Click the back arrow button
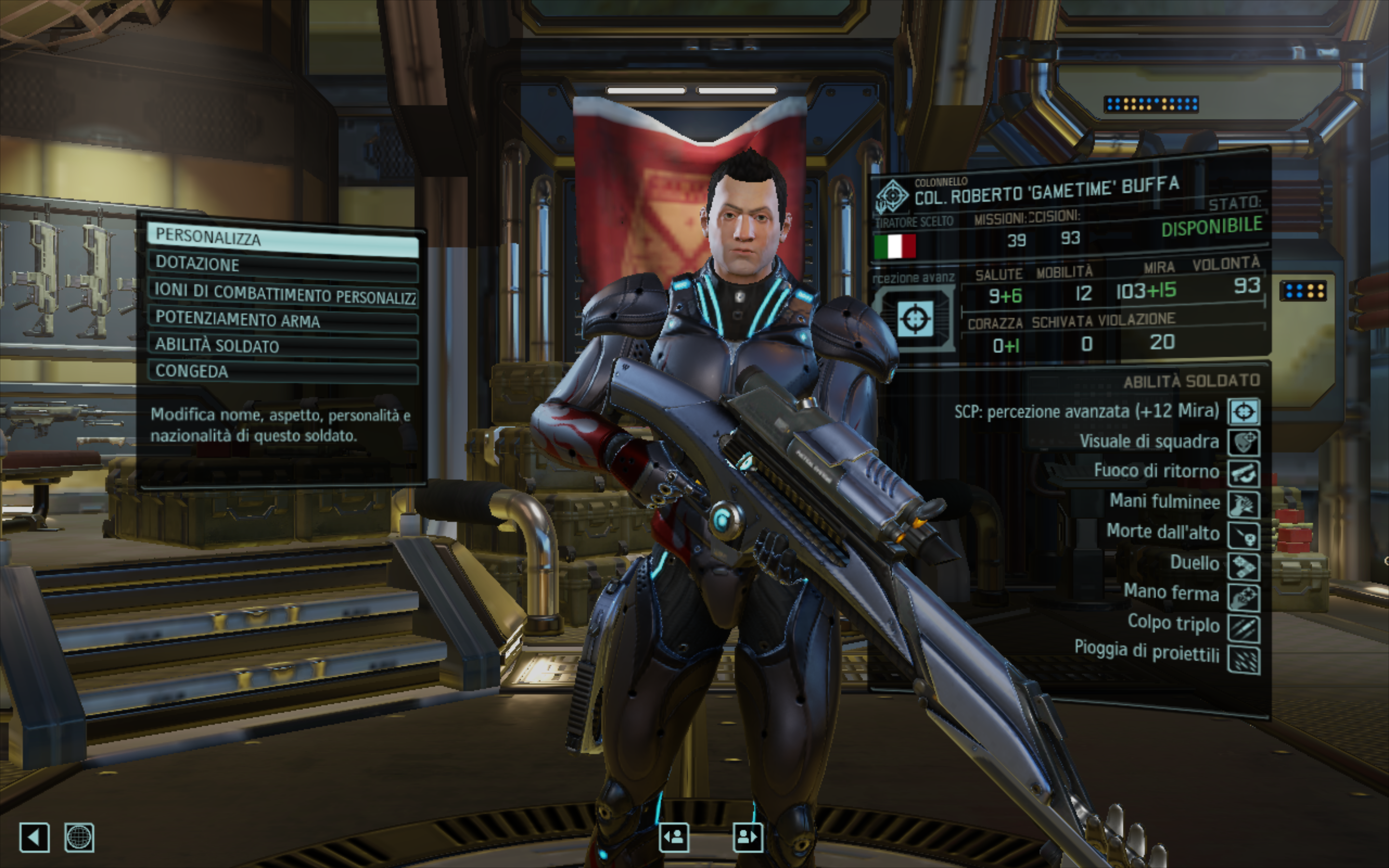The image size is (1389, 868). (34, 837)
